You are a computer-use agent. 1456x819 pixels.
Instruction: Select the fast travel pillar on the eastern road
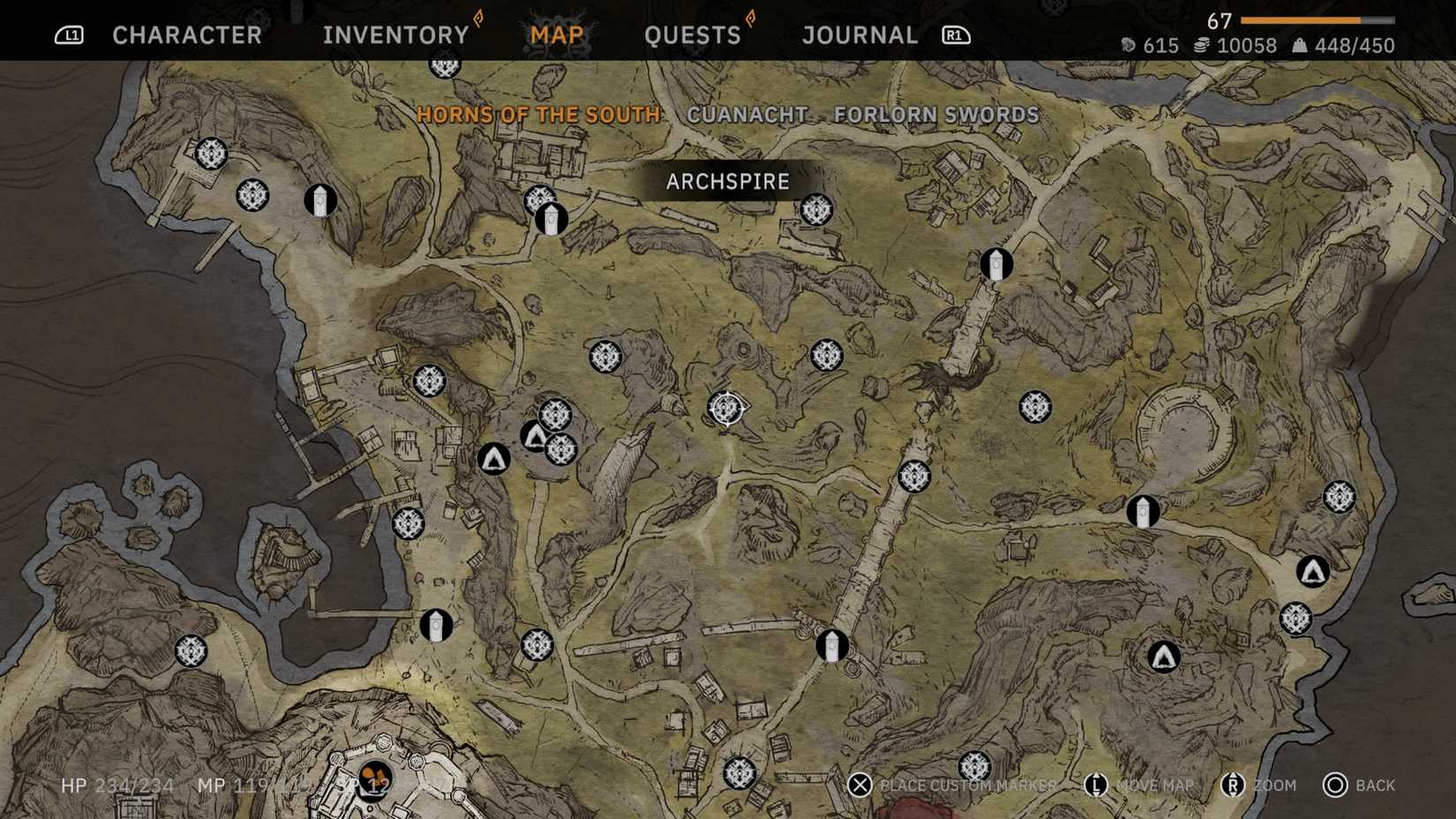click(1142, 511)
